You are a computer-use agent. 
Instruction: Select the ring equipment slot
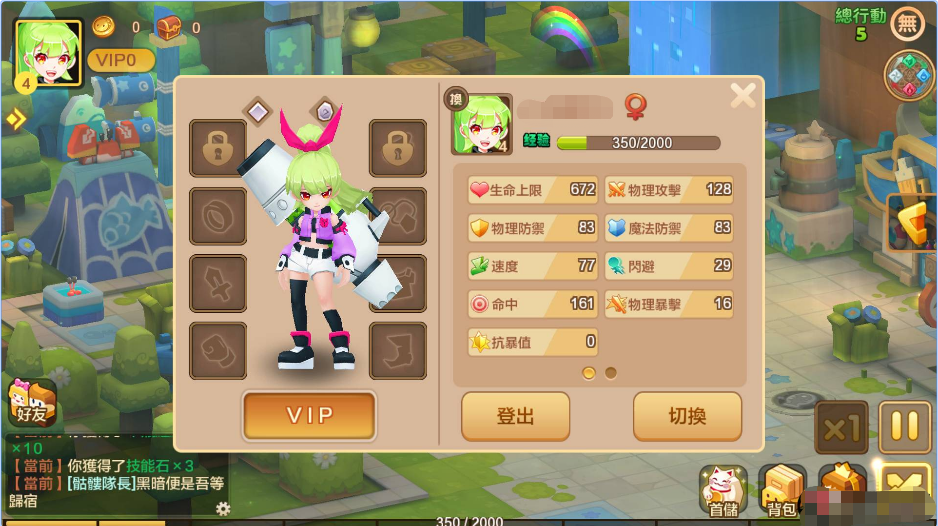pyautogui.click(x=218, y=216)
